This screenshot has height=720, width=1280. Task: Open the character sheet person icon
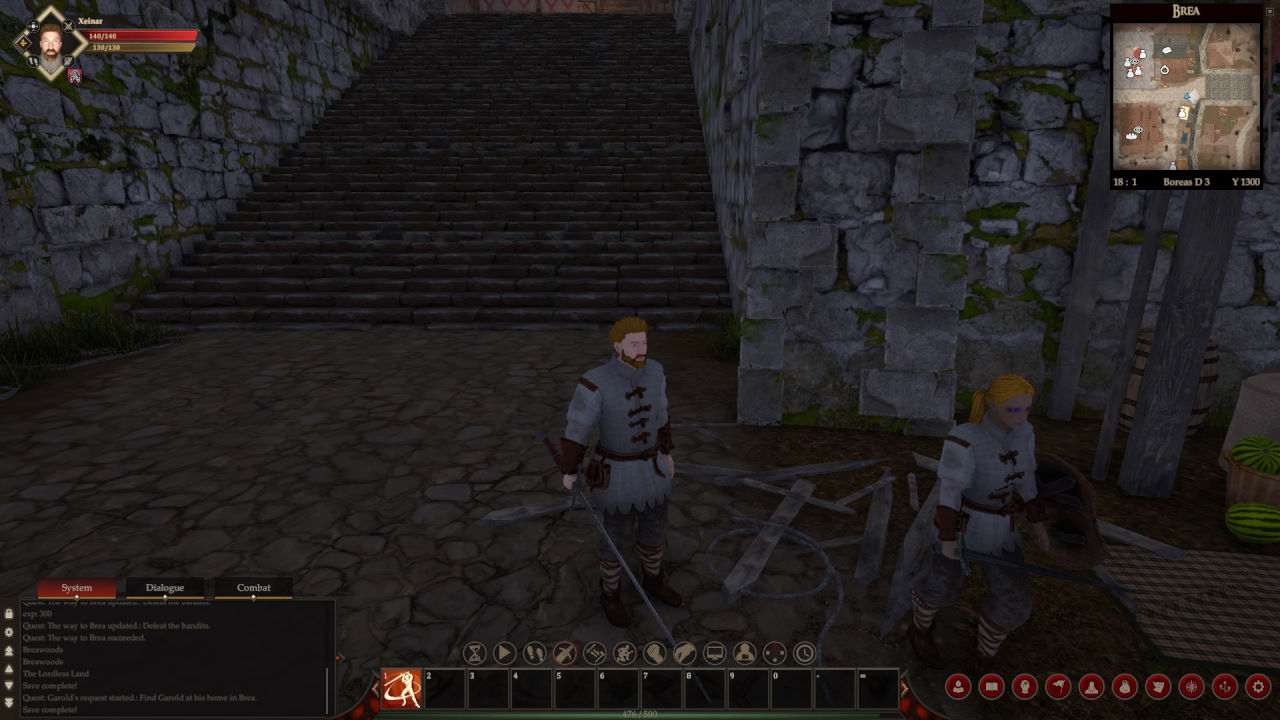[958, 687]
